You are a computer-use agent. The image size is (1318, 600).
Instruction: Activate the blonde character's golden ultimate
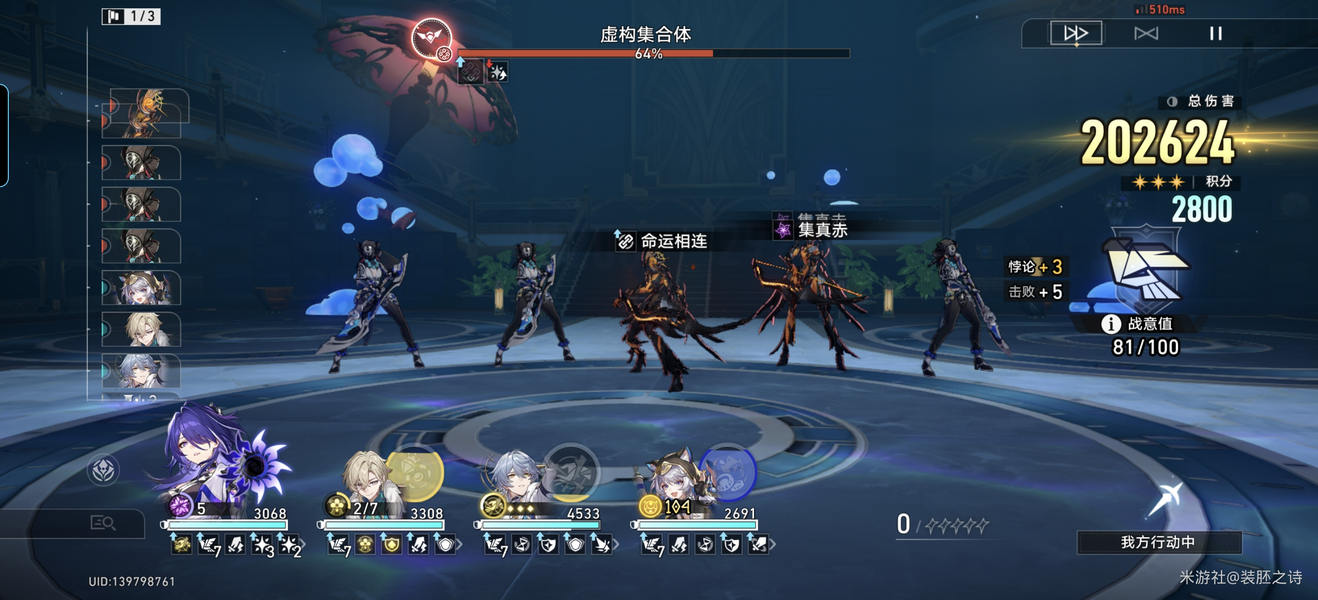[415, 472]
